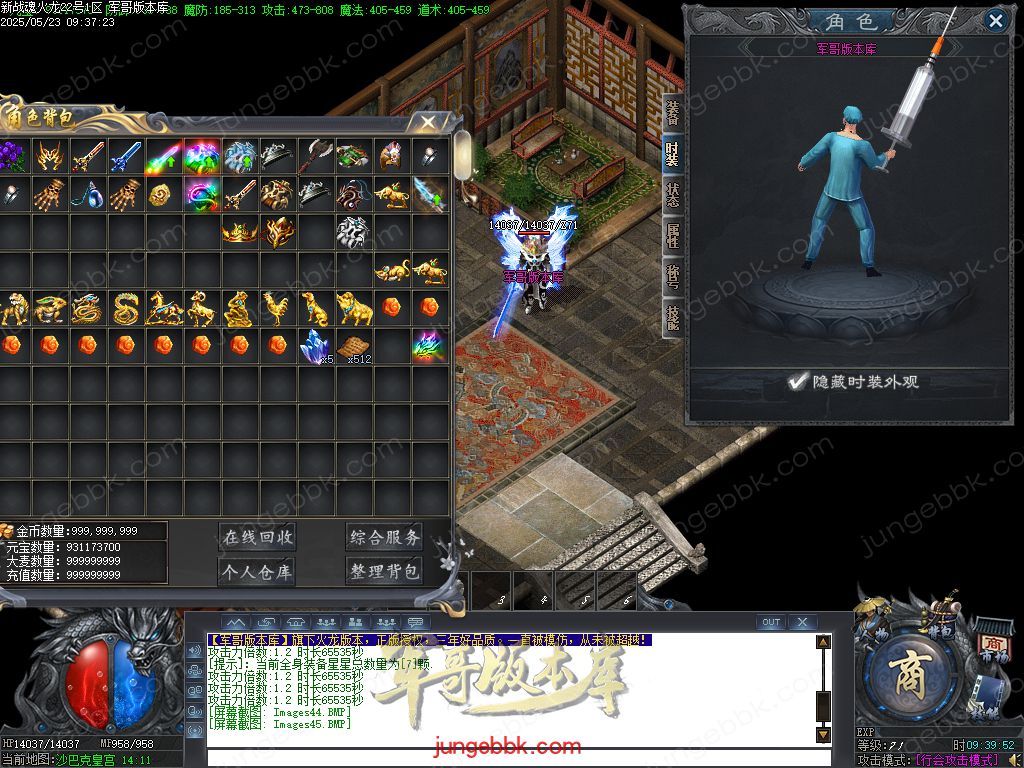Select the purple grapes item slot
The width and height of the screenshot is (1024, 768).
pyautogui.click(x=12, y=156)
